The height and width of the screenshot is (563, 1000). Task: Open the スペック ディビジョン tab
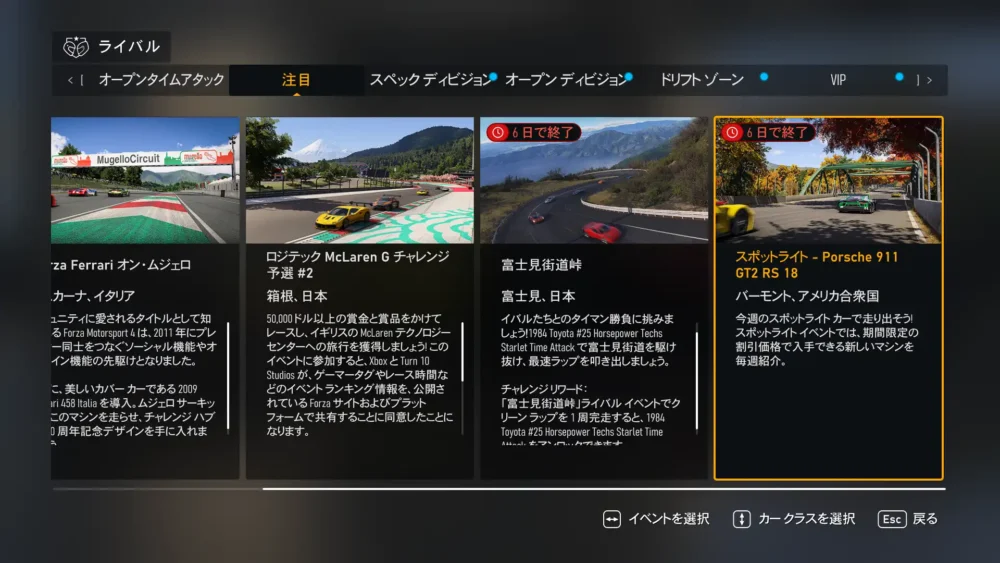pos(430,80)
